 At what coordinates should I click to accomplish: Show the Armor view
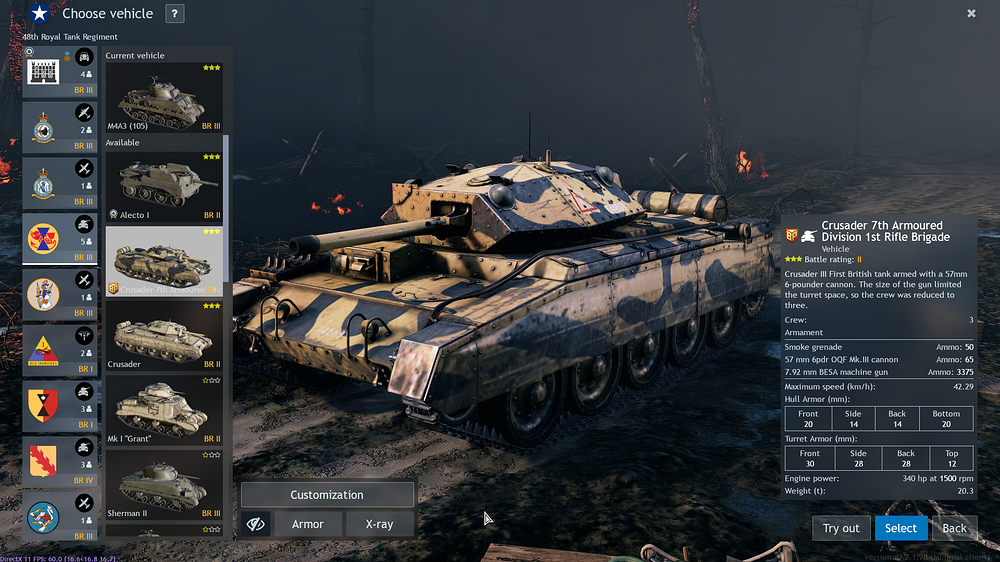pos(308,524)
